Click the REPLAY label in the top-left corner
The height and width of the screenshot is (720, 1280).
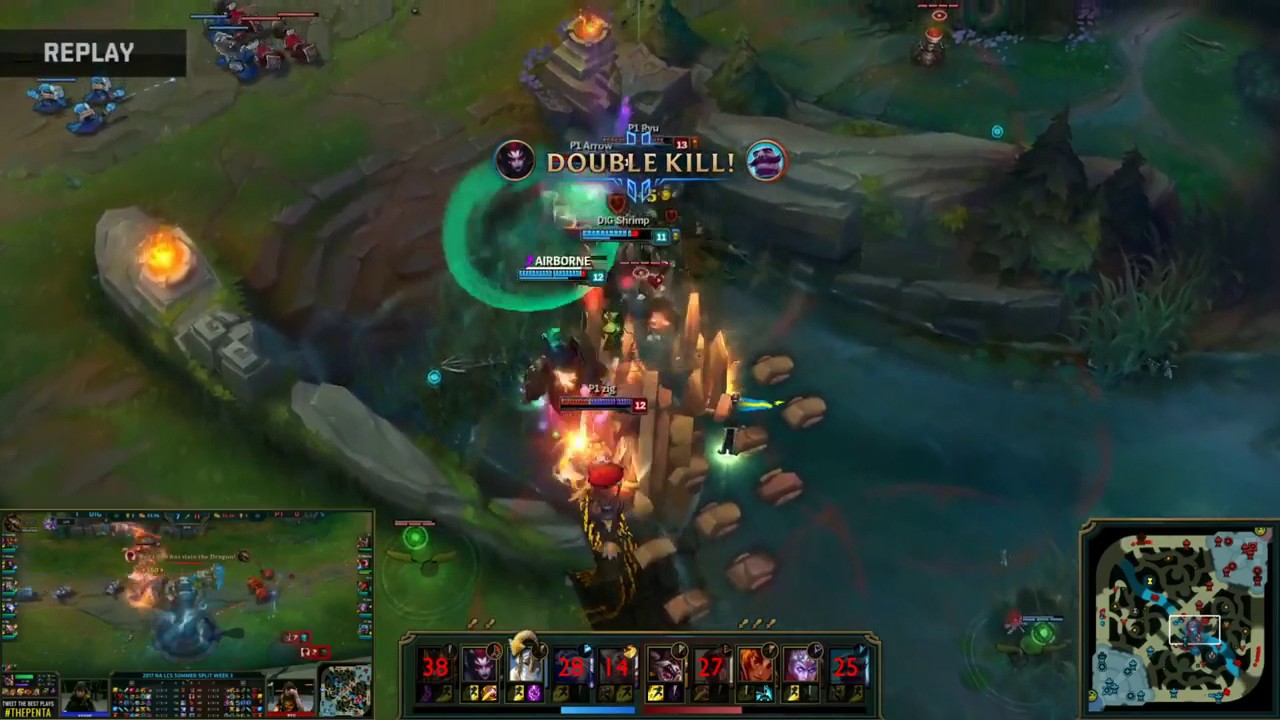[88, 52]
